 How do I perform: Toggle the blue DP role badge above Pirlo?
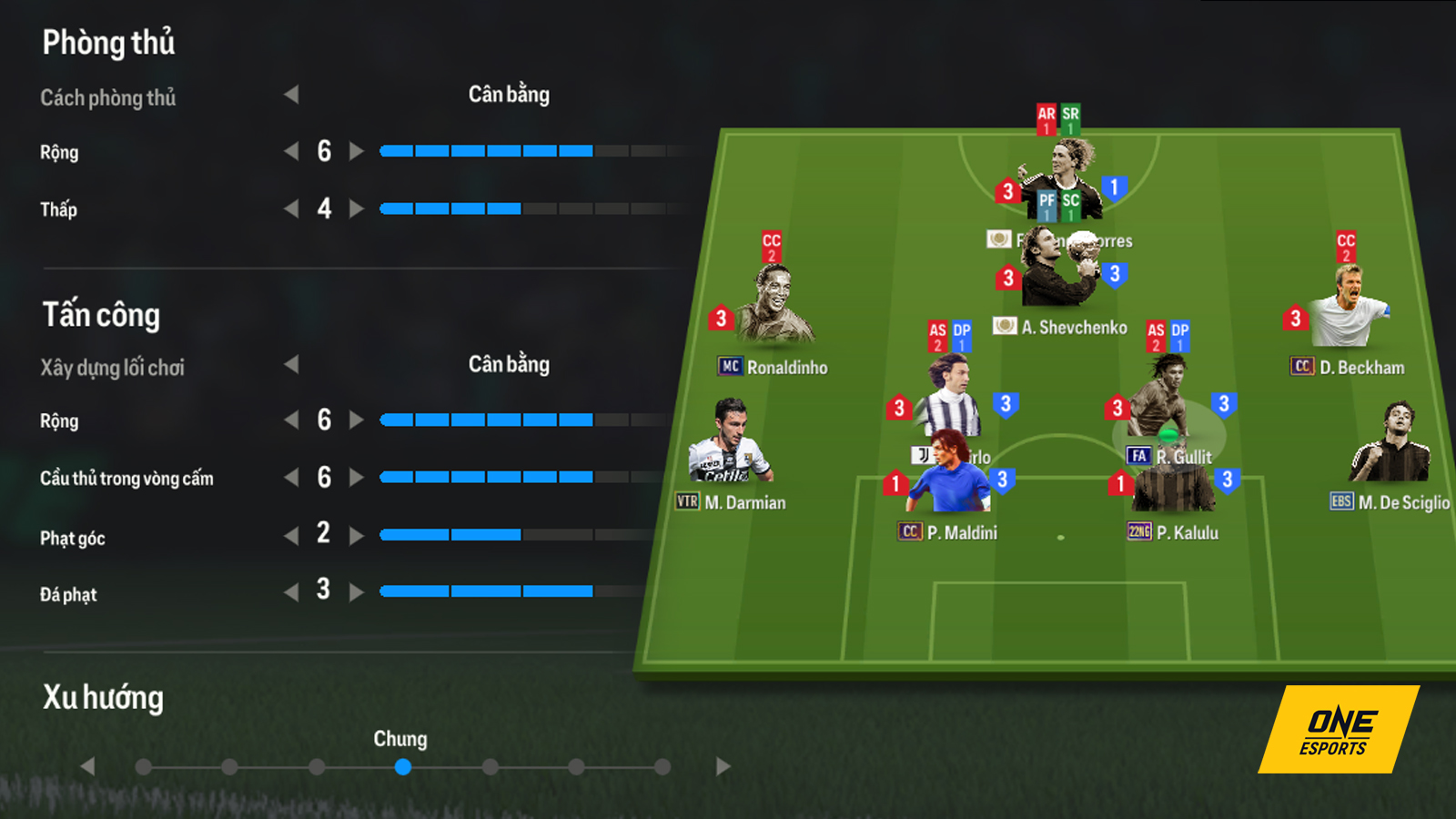tap(963, 334)
